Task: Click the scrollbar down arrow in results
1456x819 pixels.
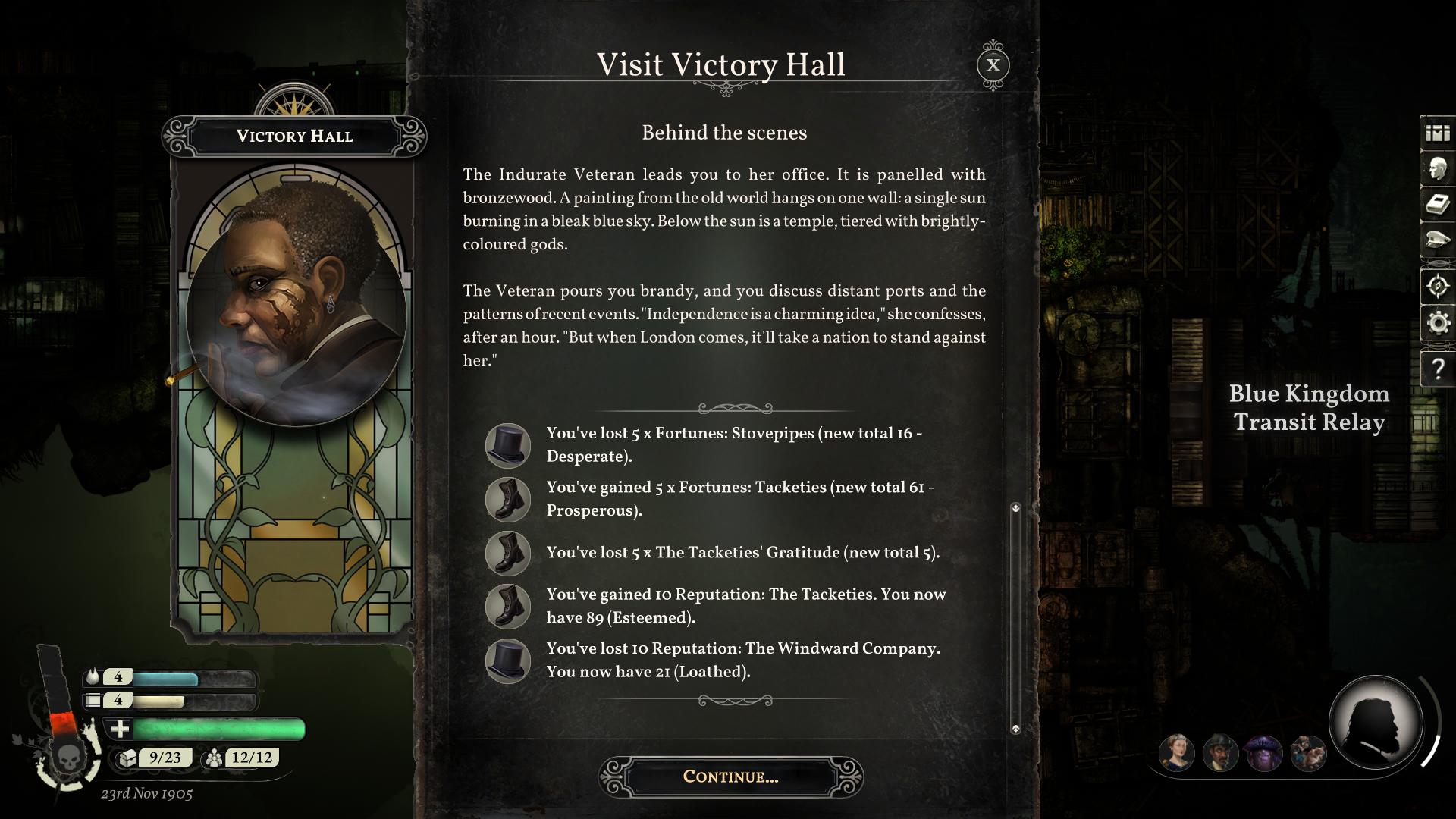Action: [x=1015, y=729]
